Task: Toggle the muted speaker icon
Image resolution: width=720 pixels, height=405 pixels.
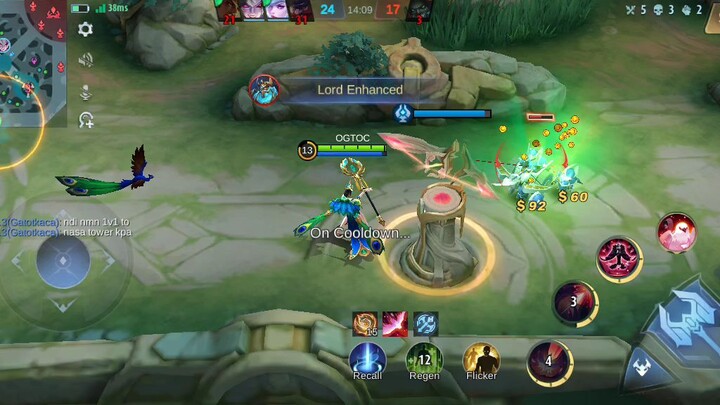Action: tap(86, 60)
